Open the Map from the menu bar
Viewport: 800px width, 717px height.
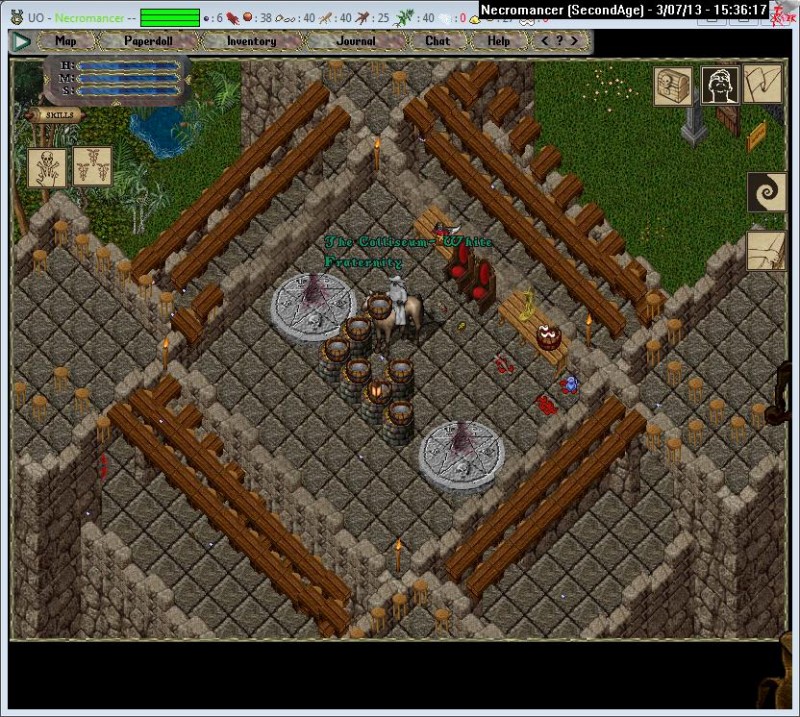click(66, 41)
